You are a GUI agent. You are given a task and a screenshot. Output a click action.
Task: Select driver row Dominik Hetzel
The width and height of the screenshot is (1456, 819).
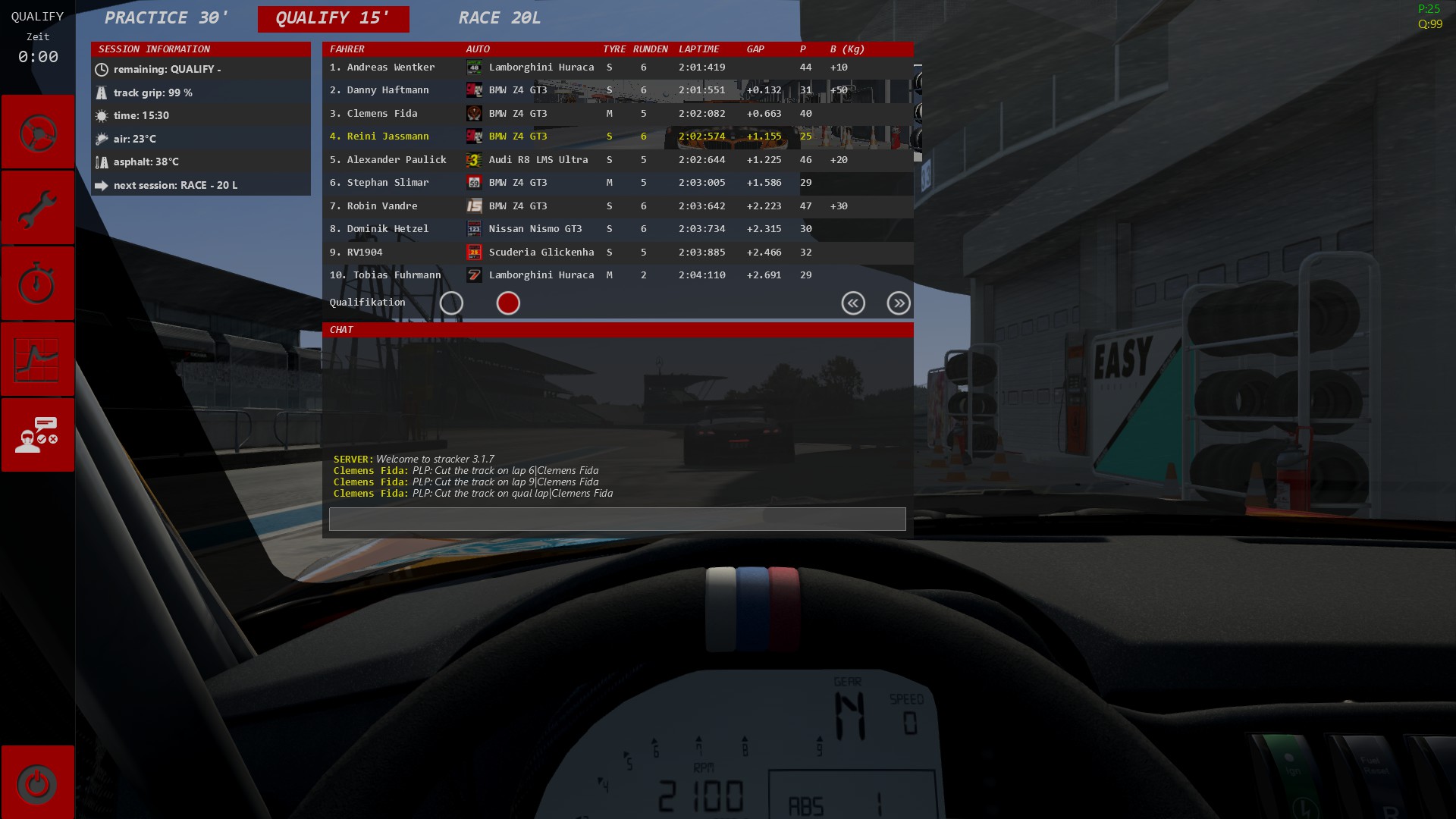(388, 229)
